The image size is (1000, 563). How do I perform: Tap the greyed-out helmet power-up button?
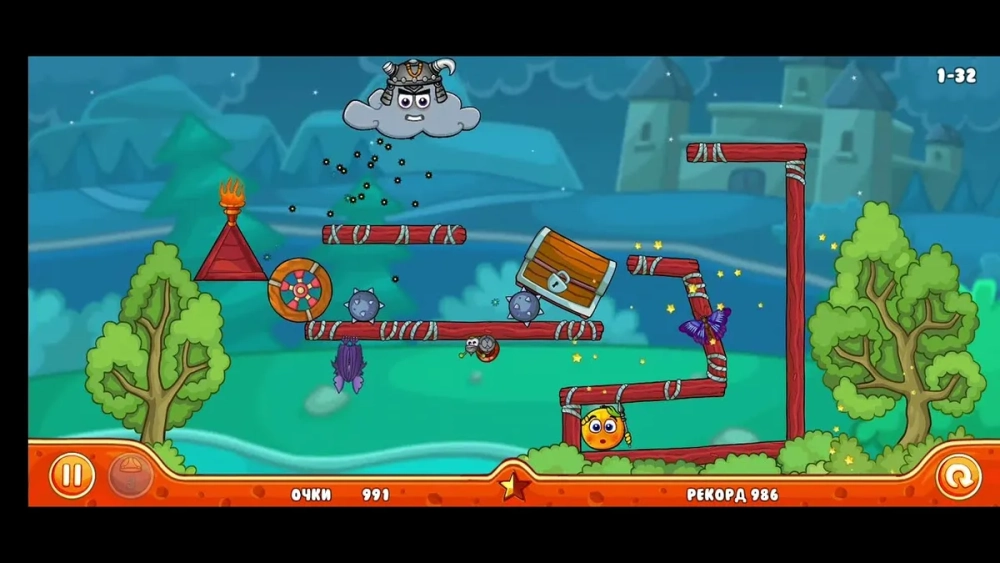130,475
